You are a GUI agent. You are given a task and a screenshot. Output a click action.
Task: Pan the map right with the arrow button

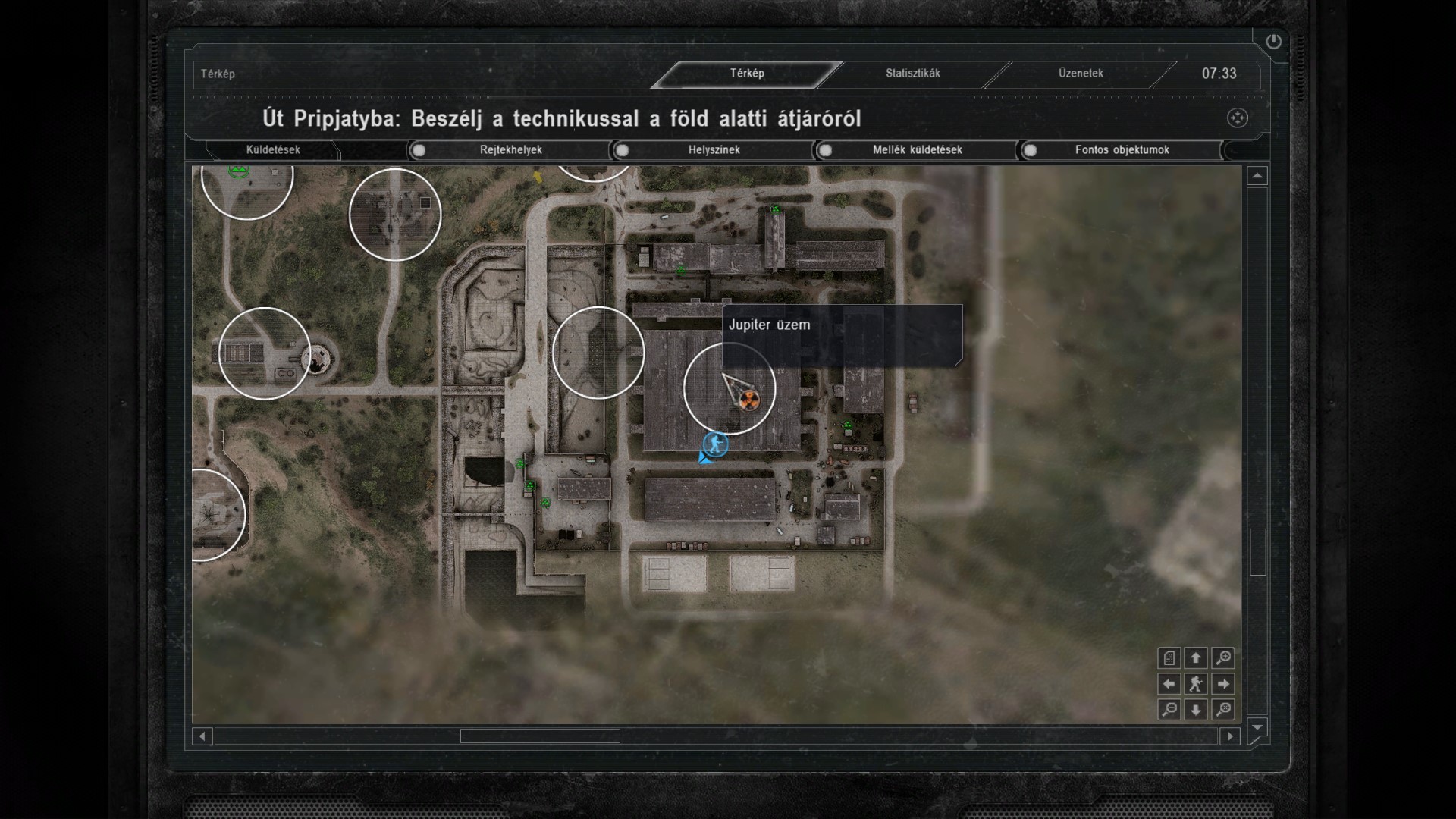pos(1222,684)
